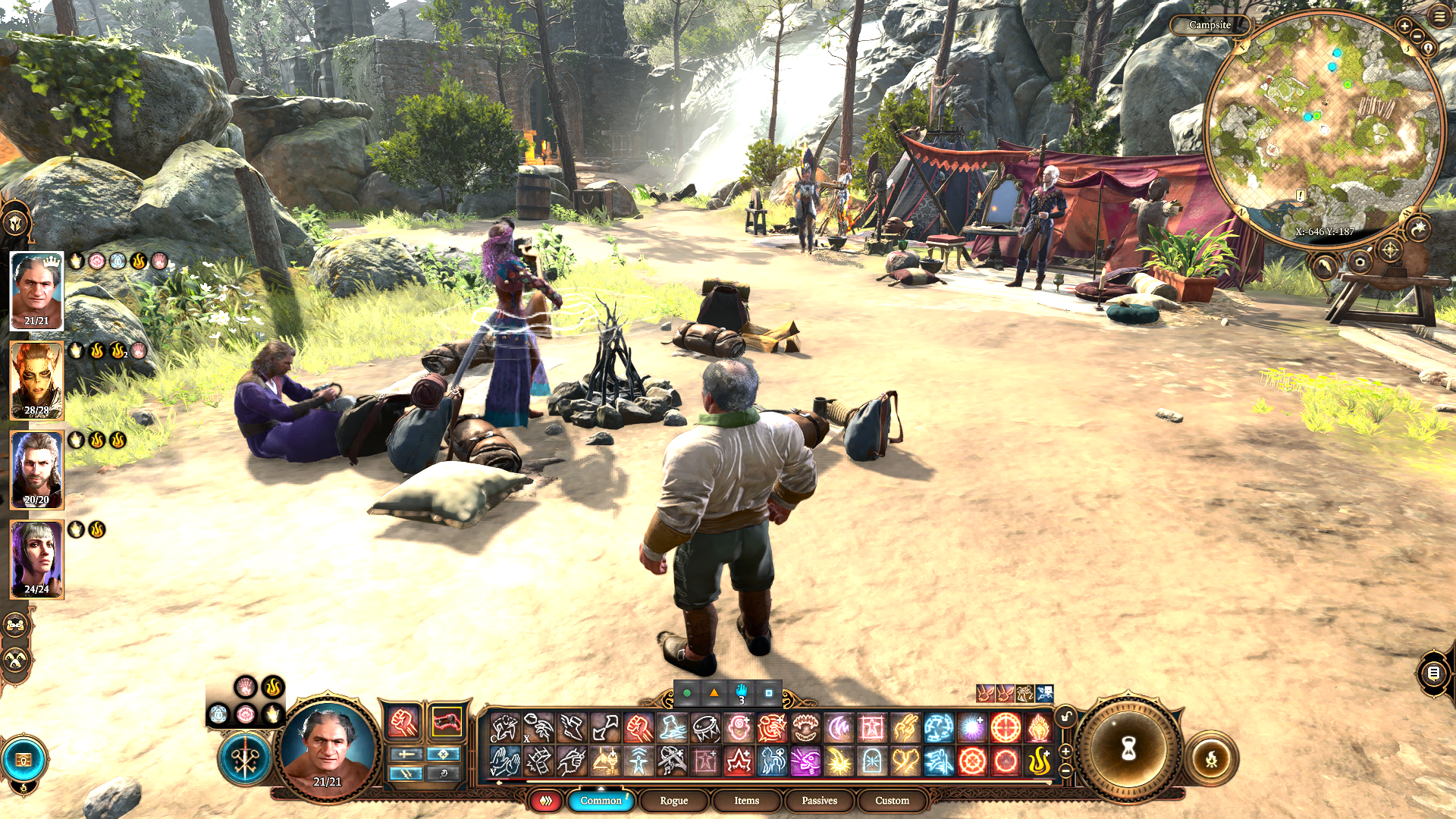Activate the fanged jaws ability icon
Viewport: 1456px width, 819px height.
click(805, 728)
